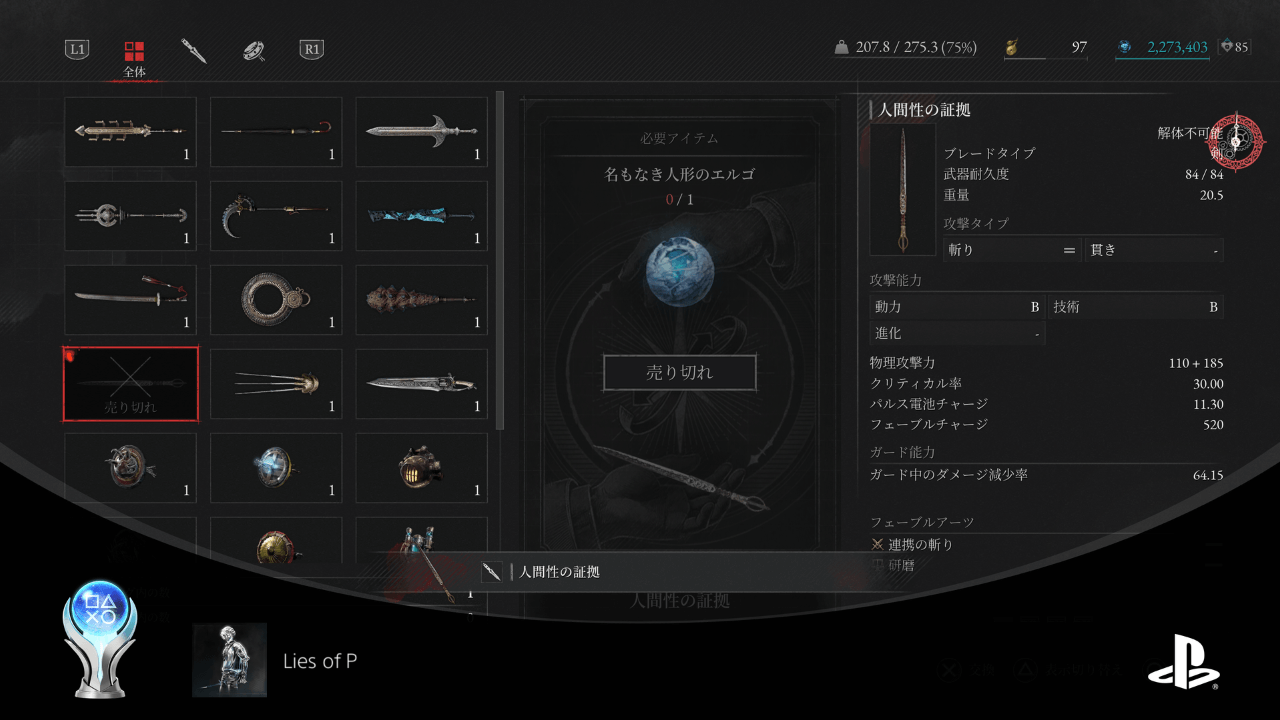The width and height of the screenshot is (1280, 720).
Task: Choose the three-pronged claw weapon slot
Action: click(276, 384)
